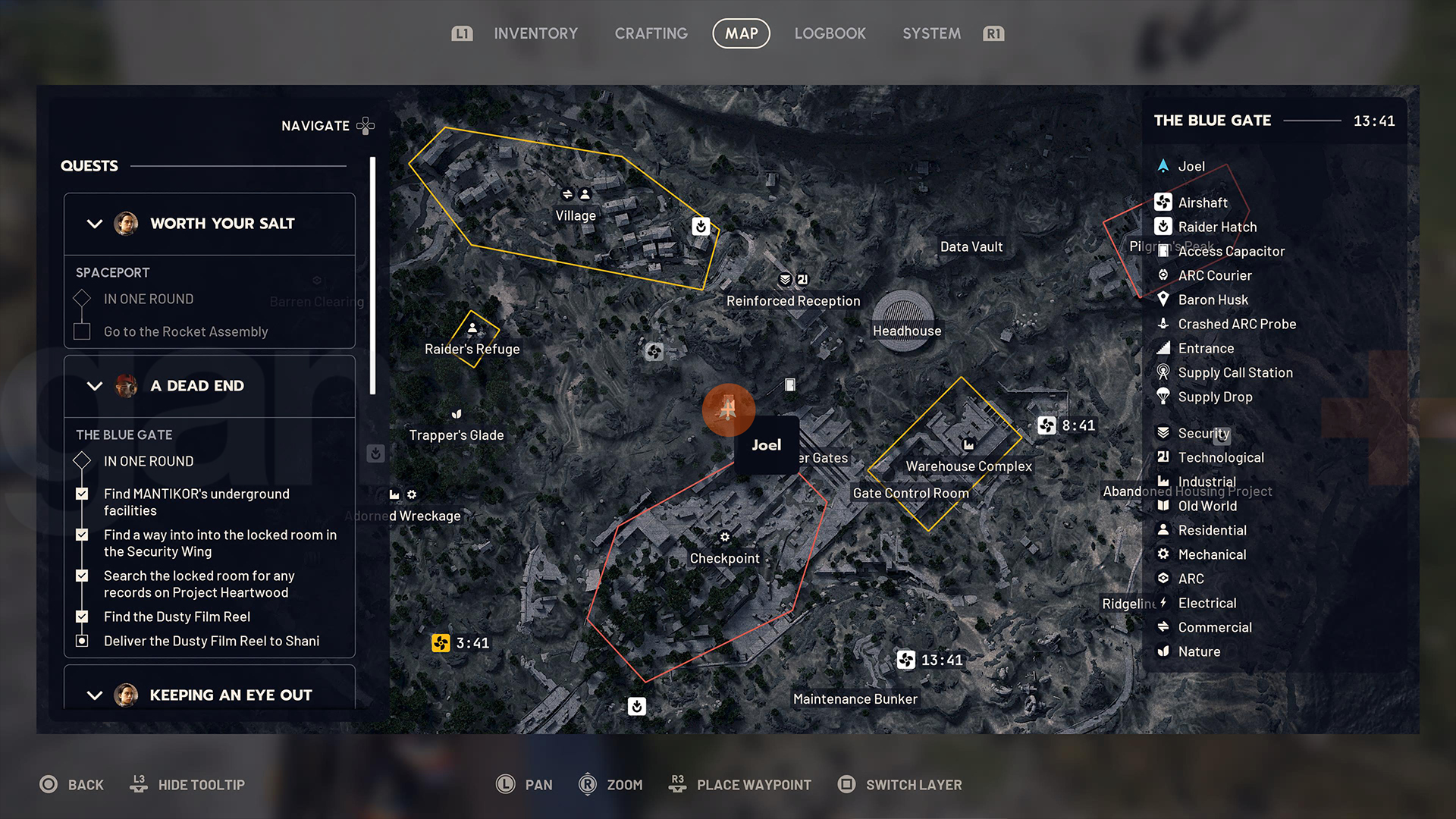The height and width of the screenshot is (819, 1456).
Task: Expand the KEEPING AN EYE OUT quest
Action: pyautogui.click(x=95, y=695)
